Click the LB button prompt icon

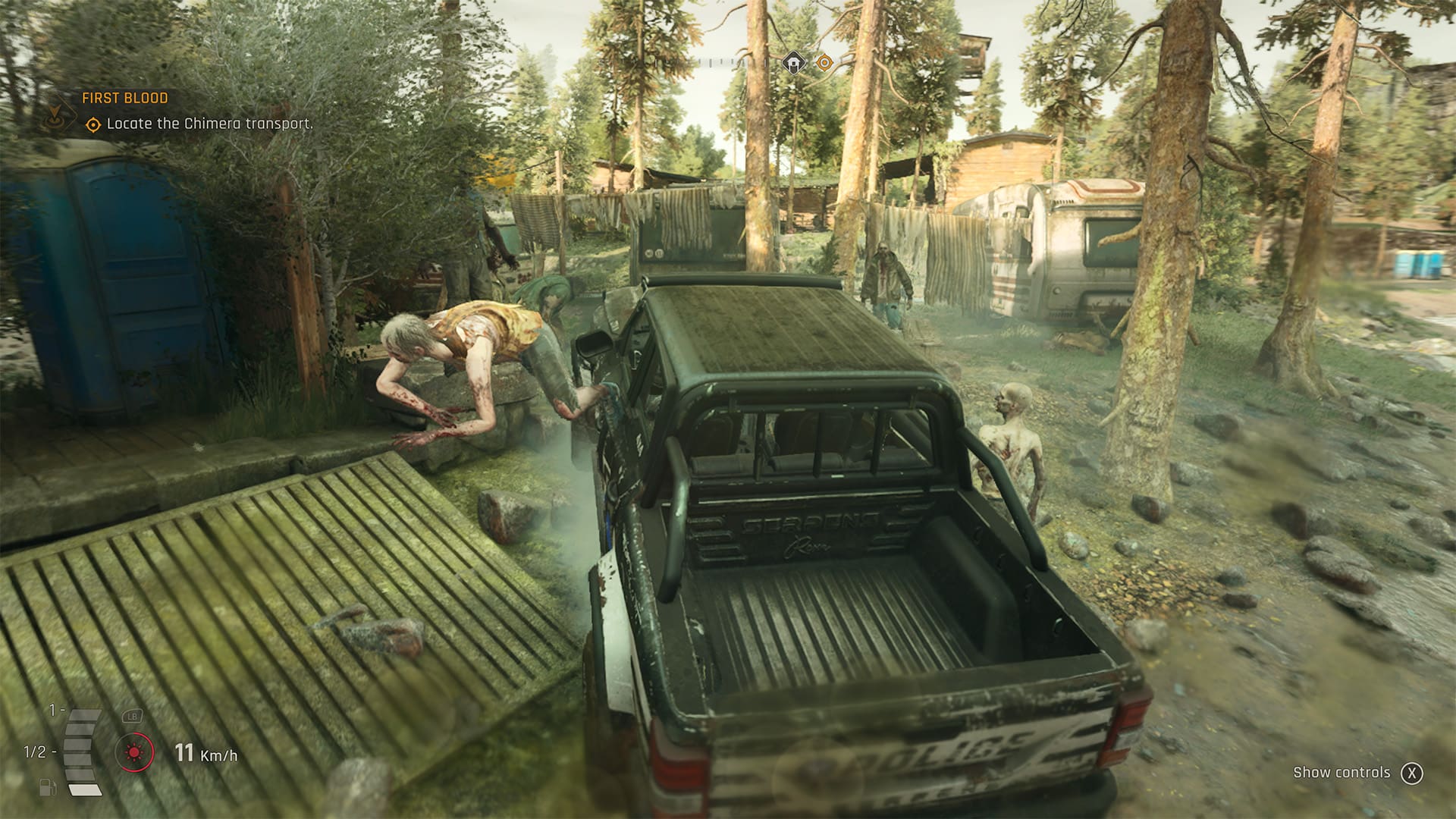click(x=132, y=716)
